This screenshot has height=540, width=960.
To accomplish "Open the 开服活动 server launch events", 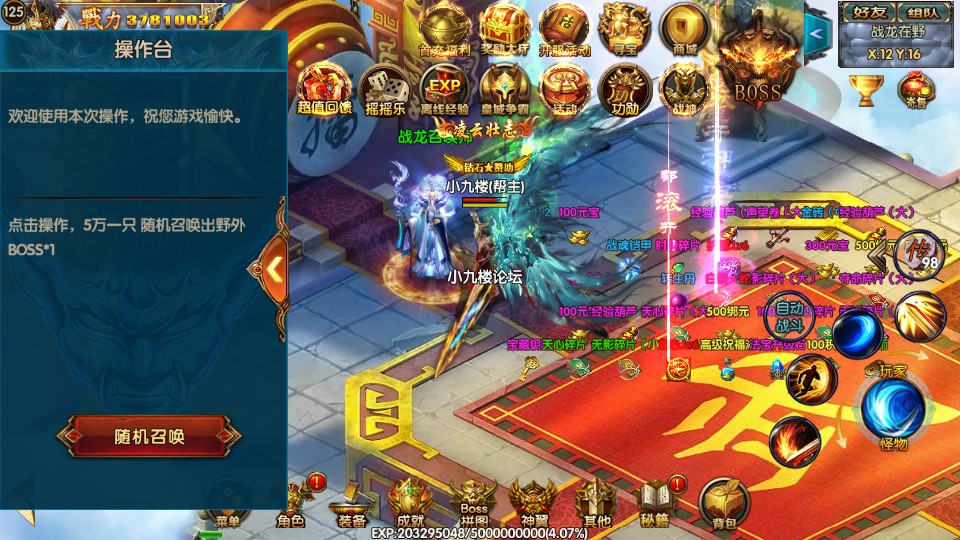I will [x=564, y=28].
